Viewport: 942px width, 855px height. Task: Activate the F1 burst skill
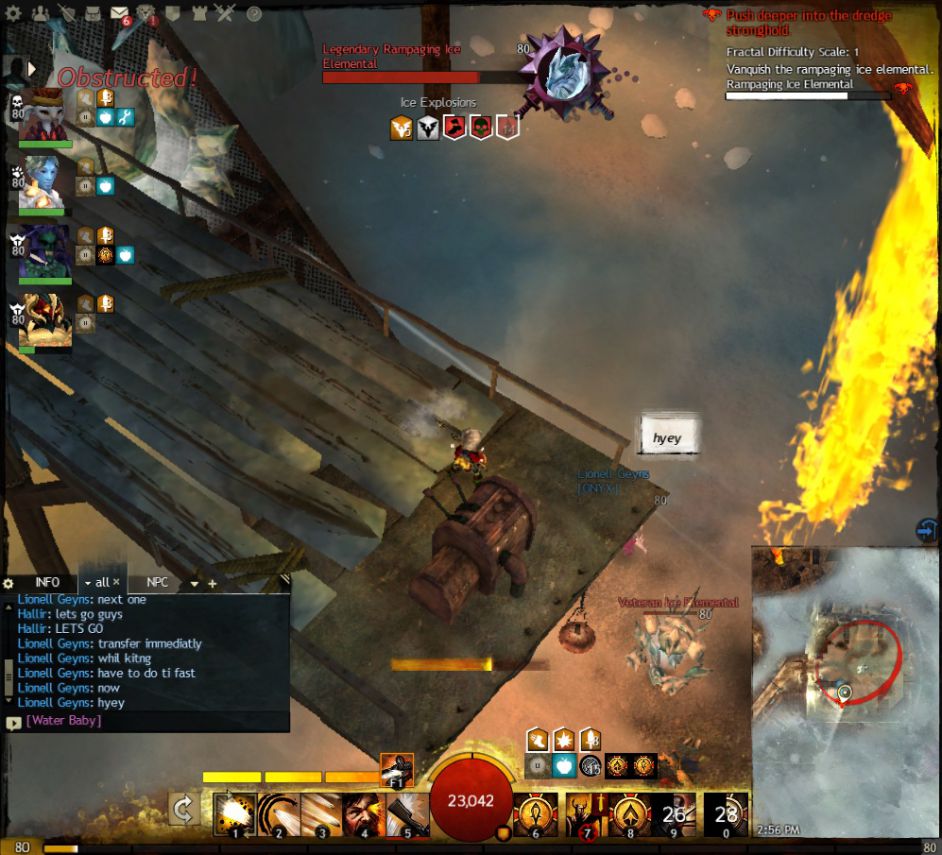click(397, 771)
